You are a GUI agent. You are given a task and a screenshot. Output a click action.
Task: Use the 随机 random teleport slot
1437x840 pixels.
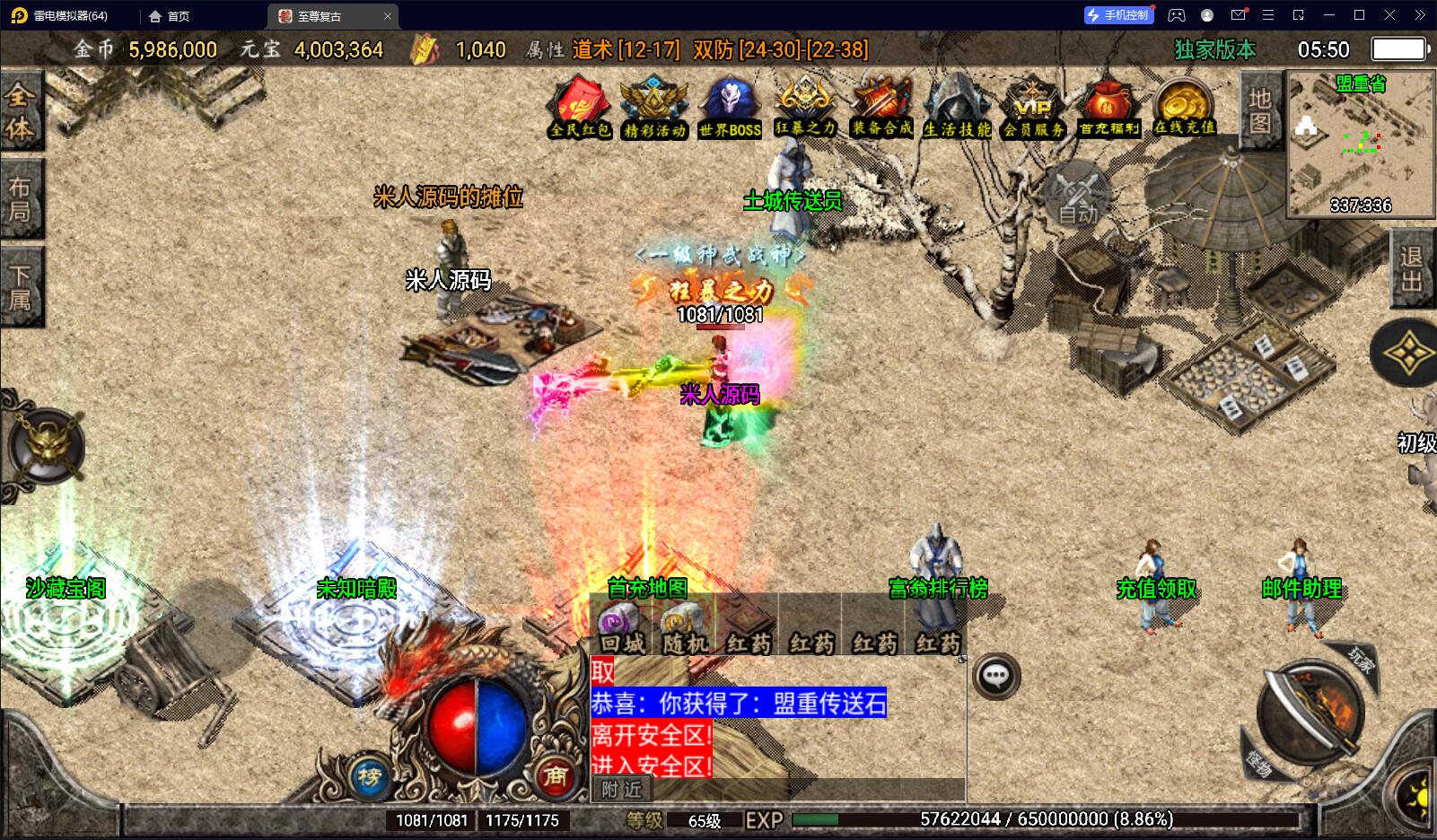[684, 629]
